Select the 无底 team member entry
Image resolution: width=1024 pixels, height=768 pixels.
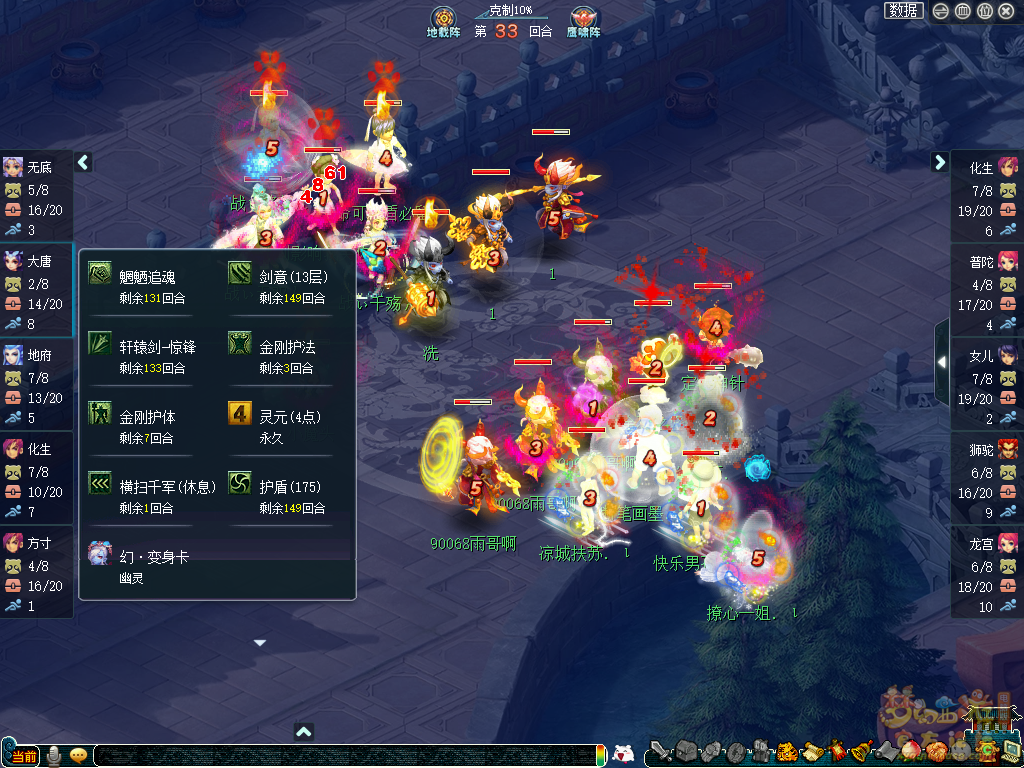[x=36, y=197]
